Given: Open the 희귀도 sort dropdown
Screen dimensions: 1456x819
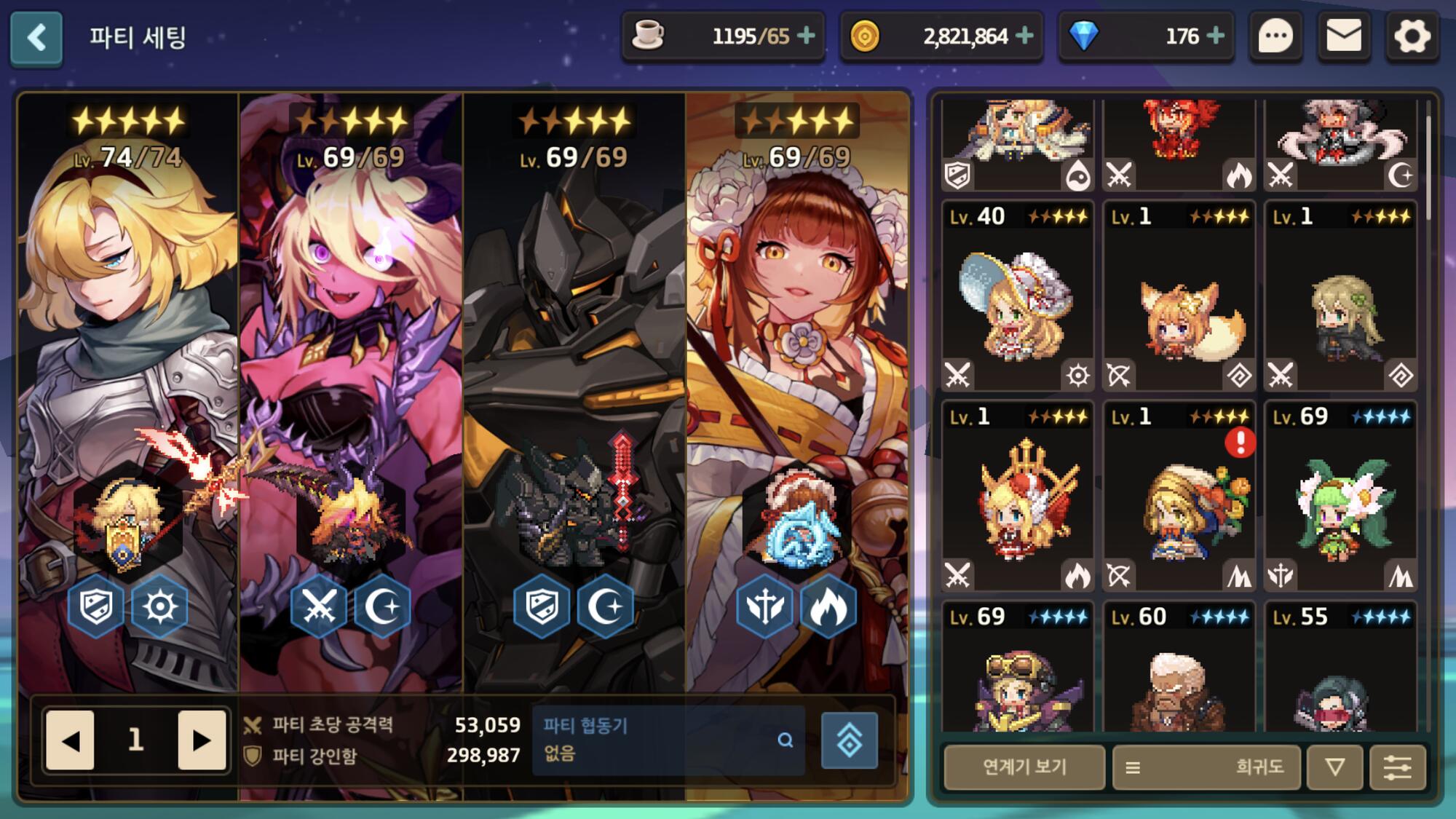Looking at the screenshot, I should tap(1206, 767).
